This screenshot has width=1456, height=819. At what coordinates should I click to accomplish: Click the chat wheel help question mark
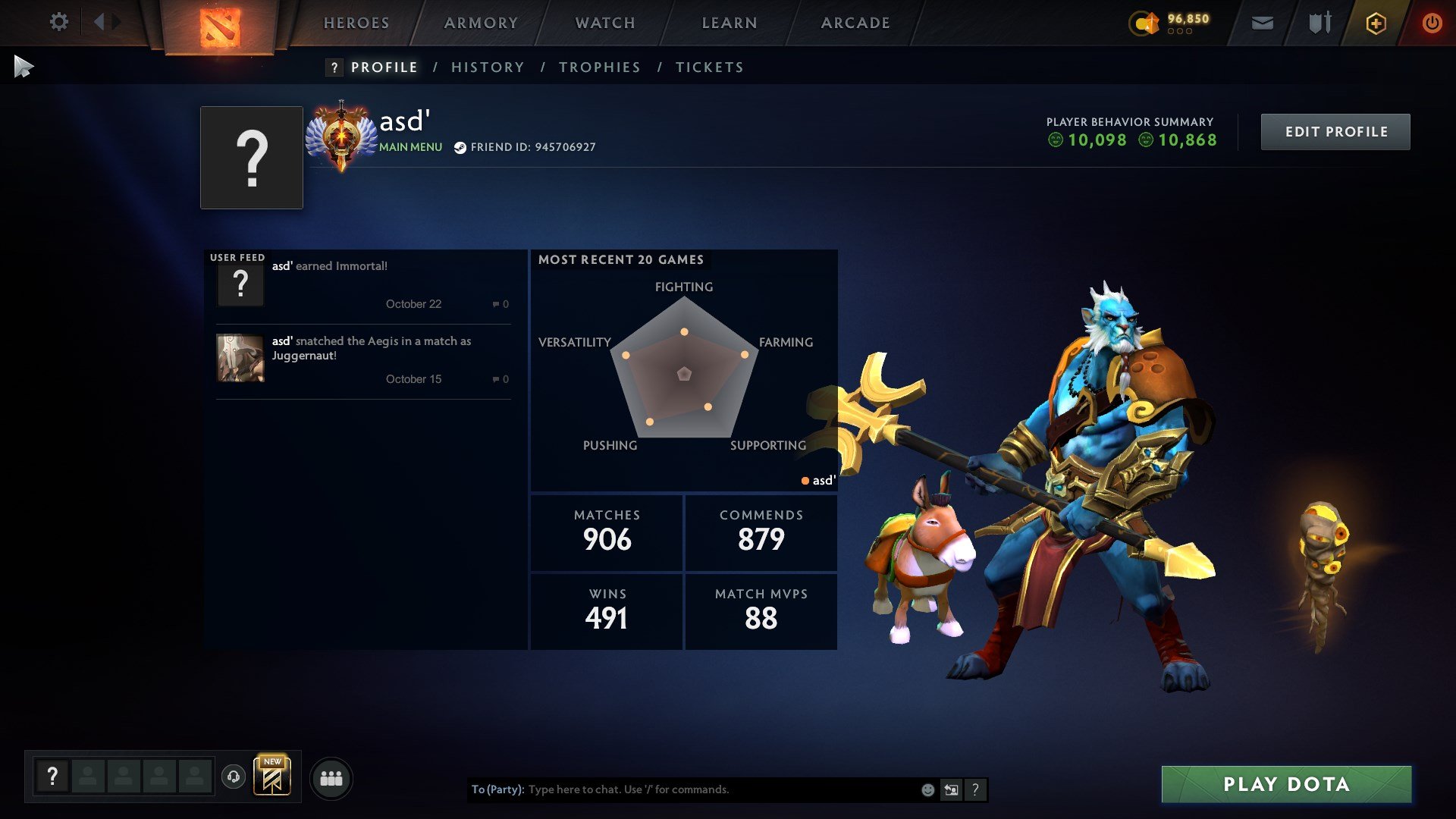coord(975,789)
